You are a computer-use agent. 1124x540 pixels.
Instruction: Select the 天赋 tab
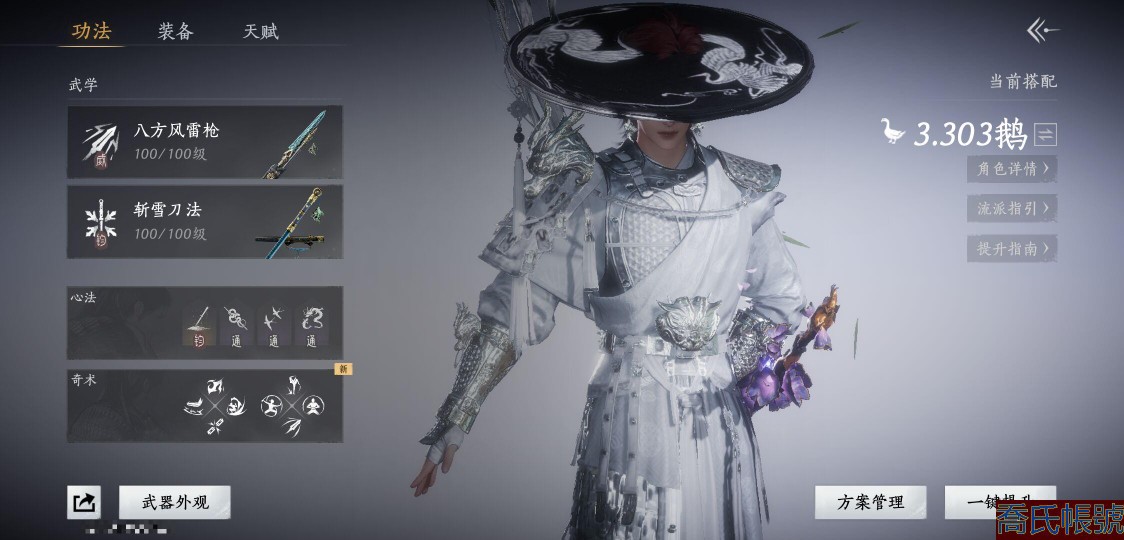(261, 31)
